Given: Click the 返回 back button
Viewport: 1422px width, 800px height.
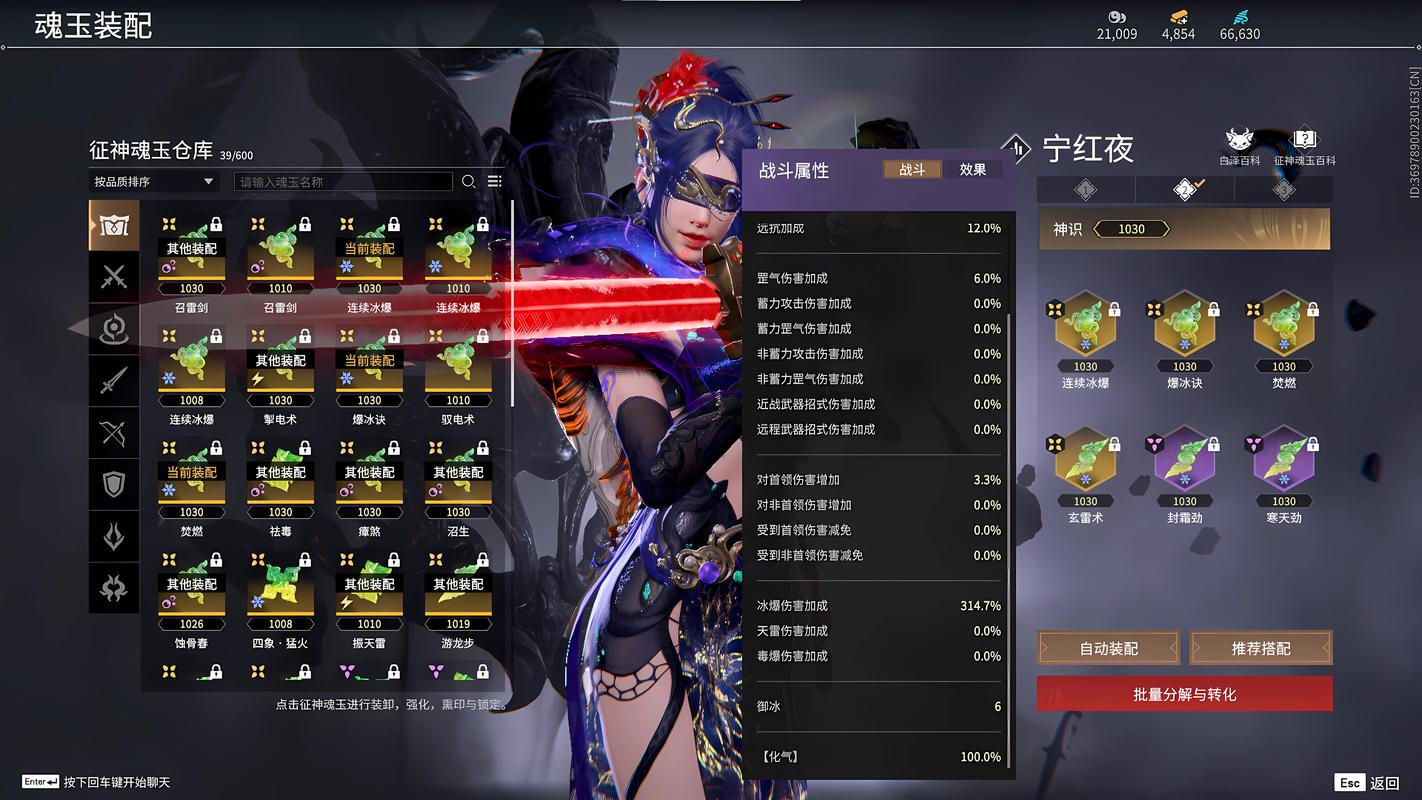Looking at the screenshot, I should pyautogui.click(x=1368, y=783).
